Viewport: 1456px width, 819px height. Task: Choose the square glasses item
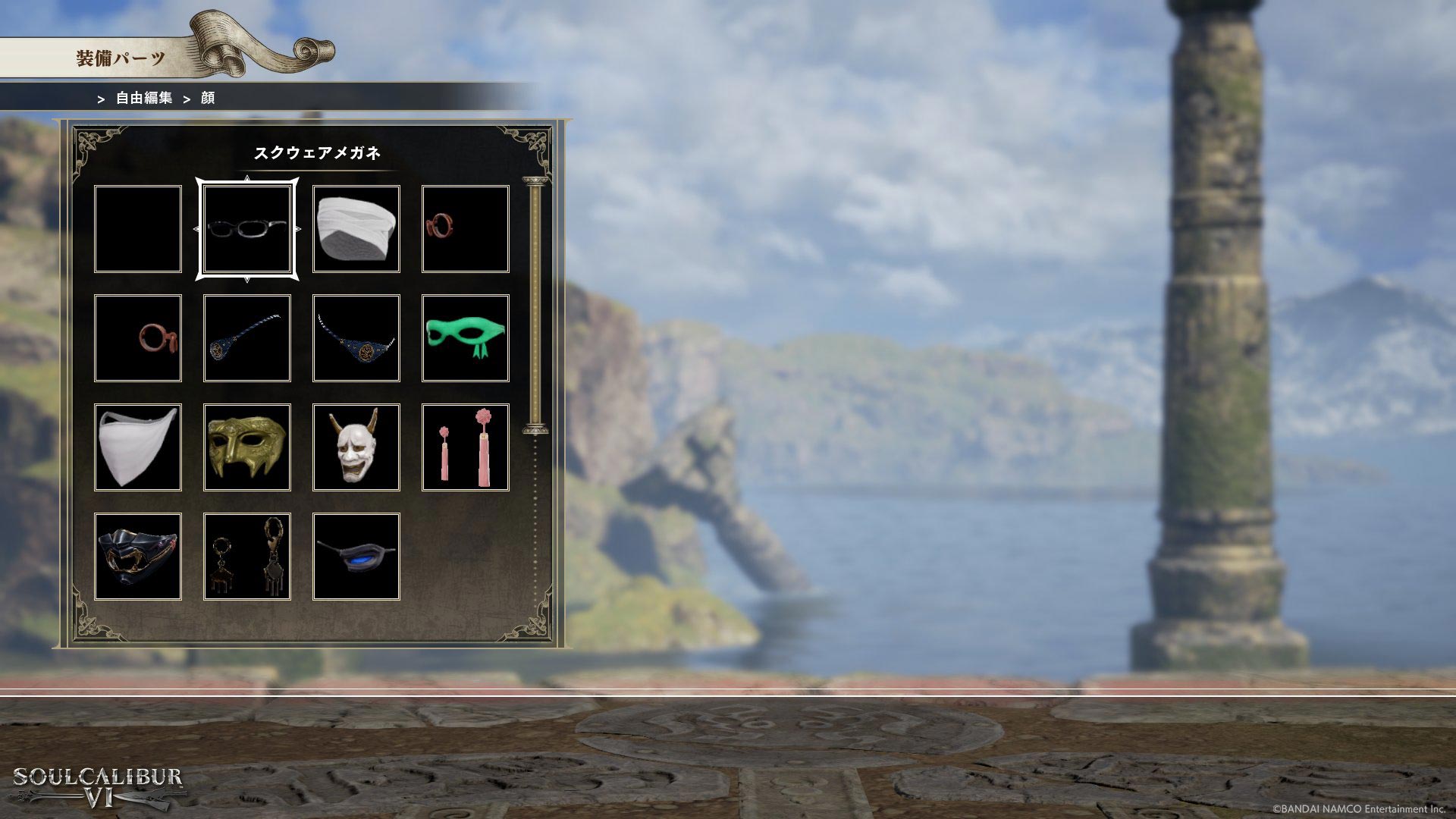pos(247,229)
